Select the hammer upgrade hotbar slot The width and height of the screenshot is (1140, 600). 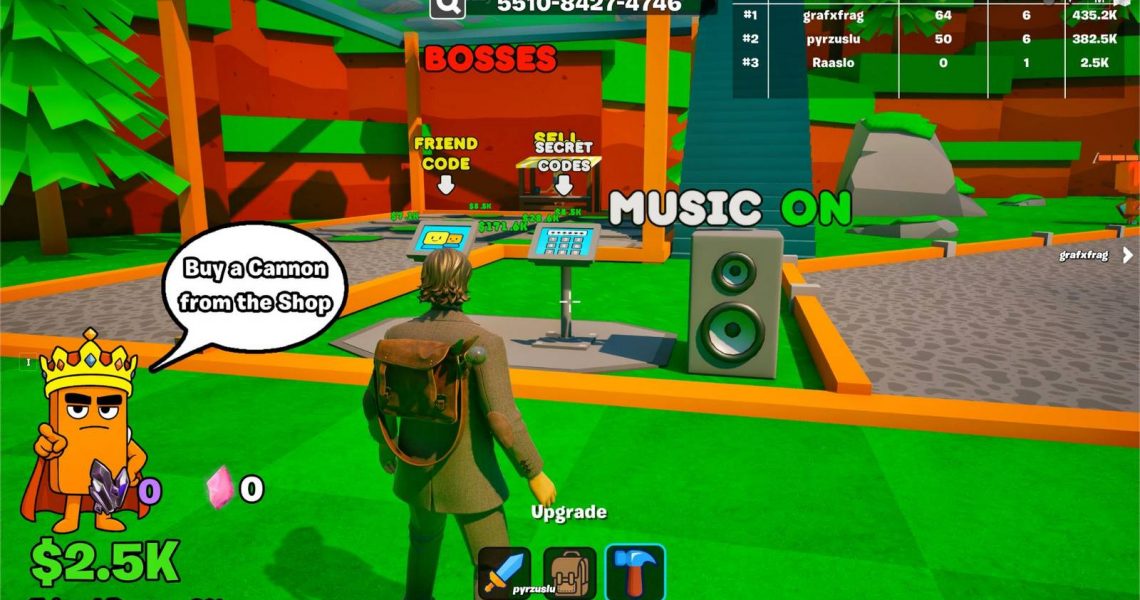click(x=634, y=571)
